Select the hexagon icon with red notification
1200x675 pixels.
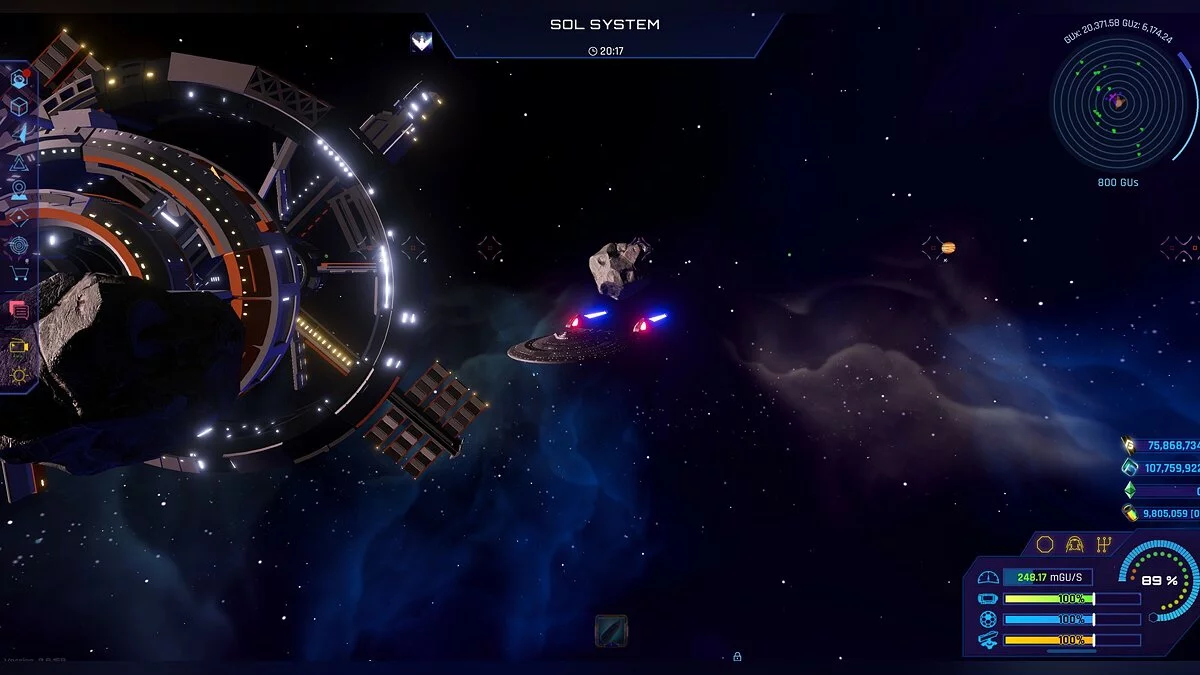18,78
